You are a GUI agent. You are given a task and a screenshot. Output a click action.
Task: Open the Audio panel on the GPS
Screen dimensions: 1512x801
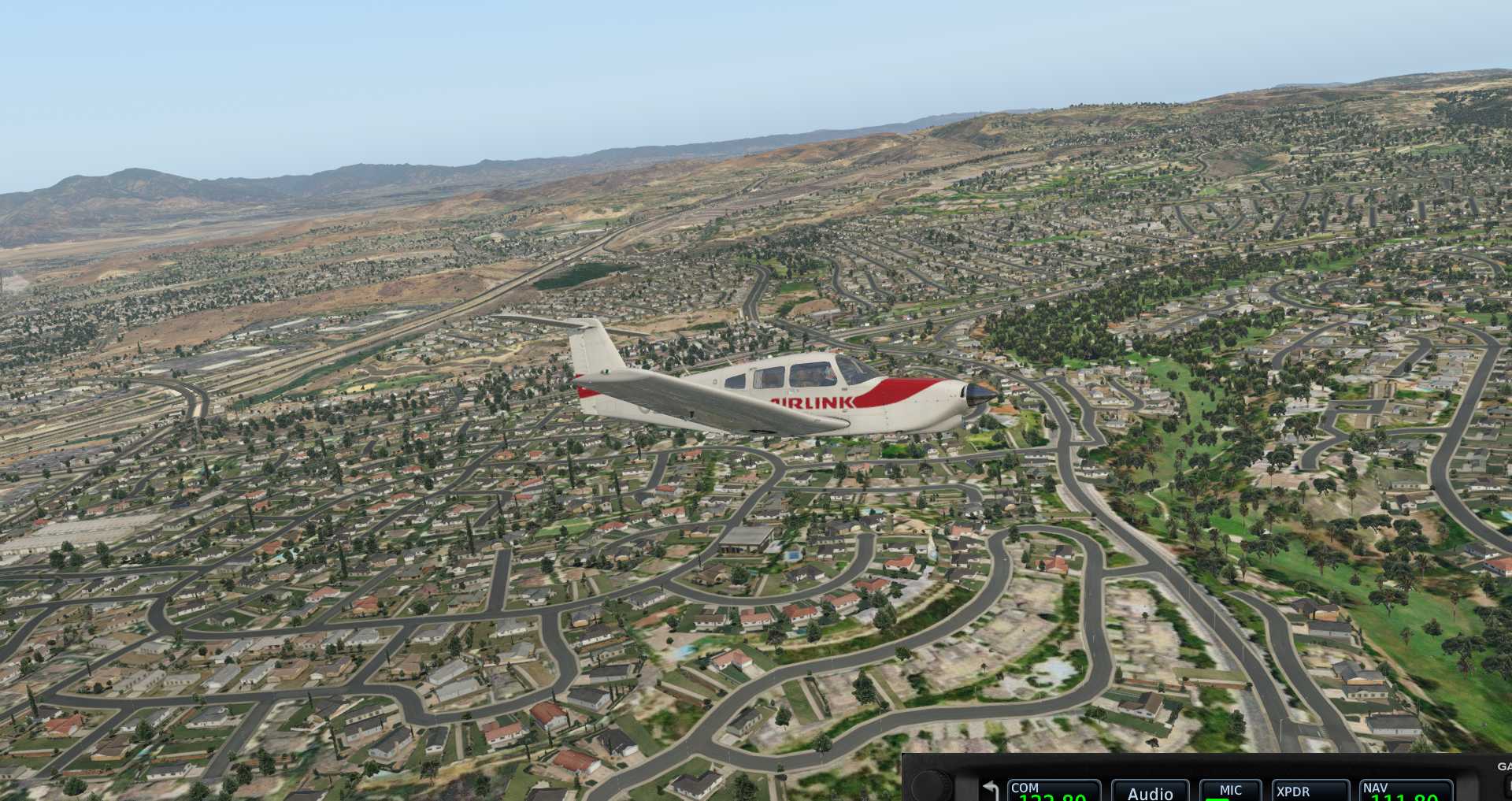point(1149,792)
